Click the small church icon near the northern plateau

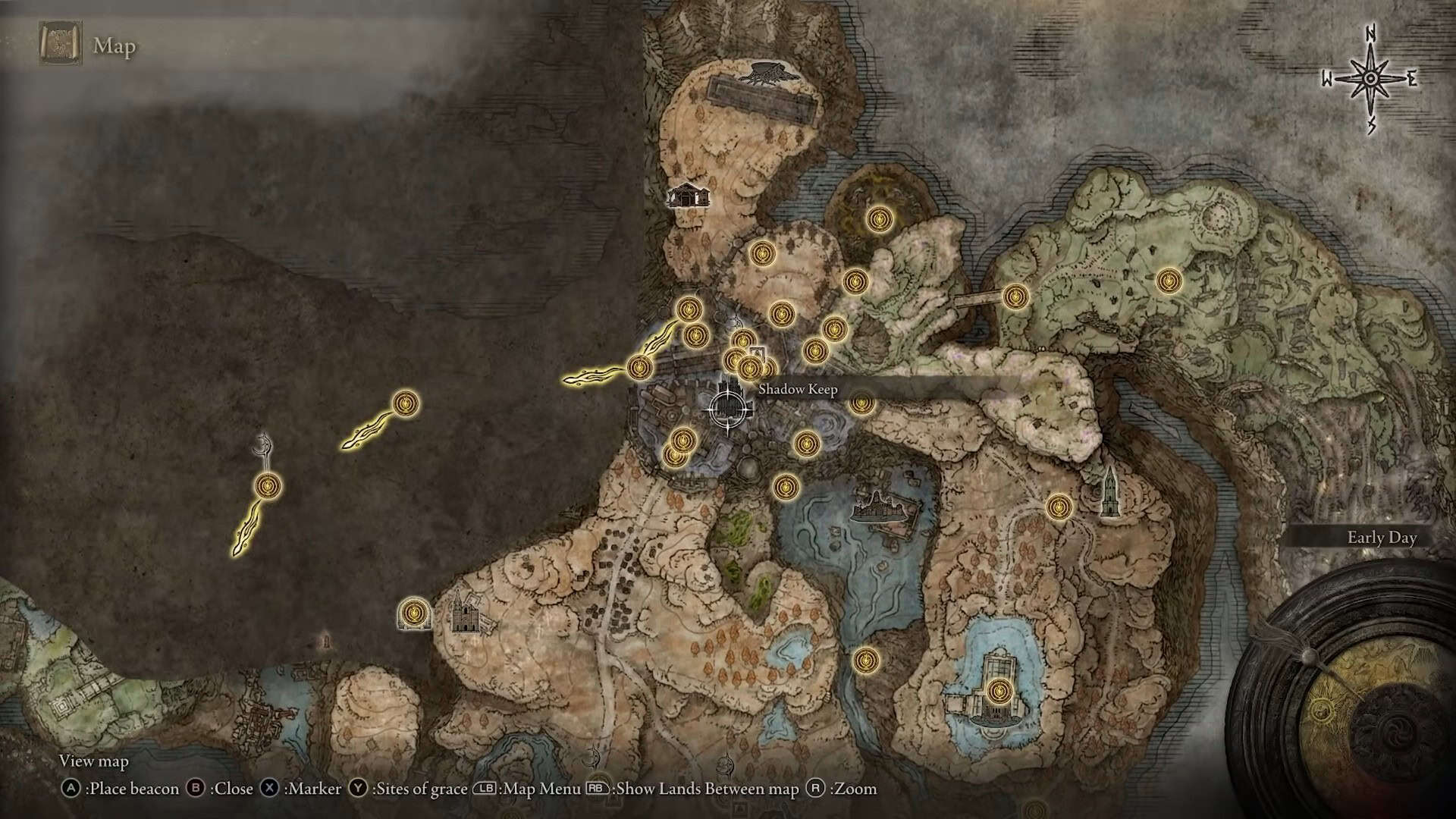(x=689, y=196)
